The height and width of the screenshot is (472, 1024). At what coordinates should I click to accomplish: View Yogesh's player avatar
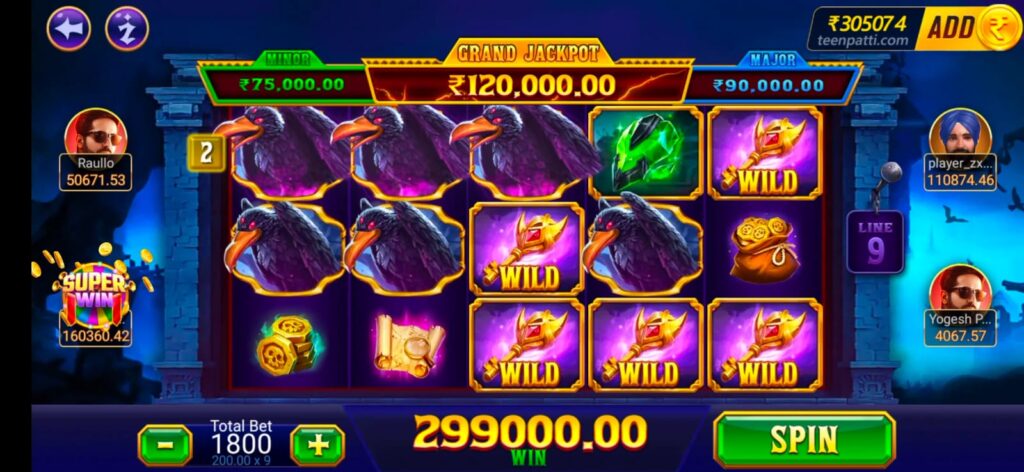tap(960, 290)
